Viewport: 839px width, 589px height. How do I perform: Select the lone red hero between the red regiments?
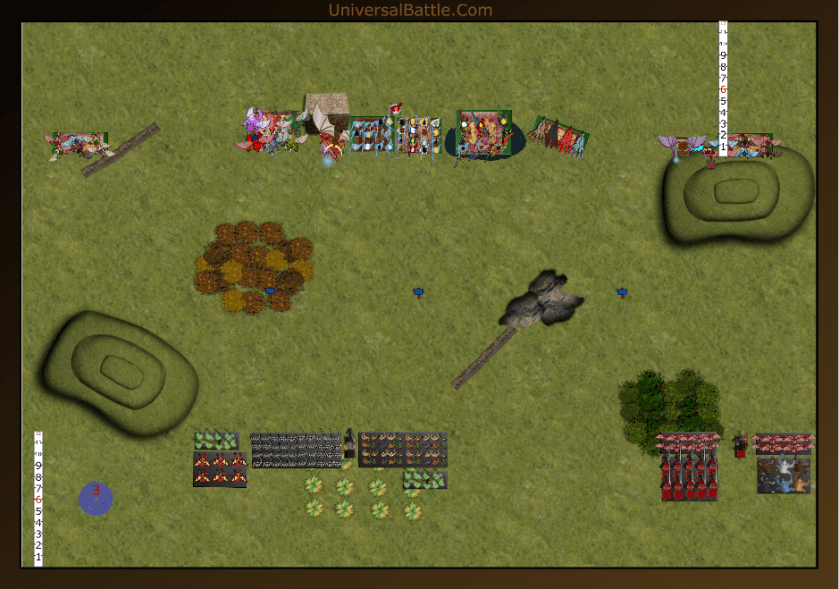coord(740,444)
